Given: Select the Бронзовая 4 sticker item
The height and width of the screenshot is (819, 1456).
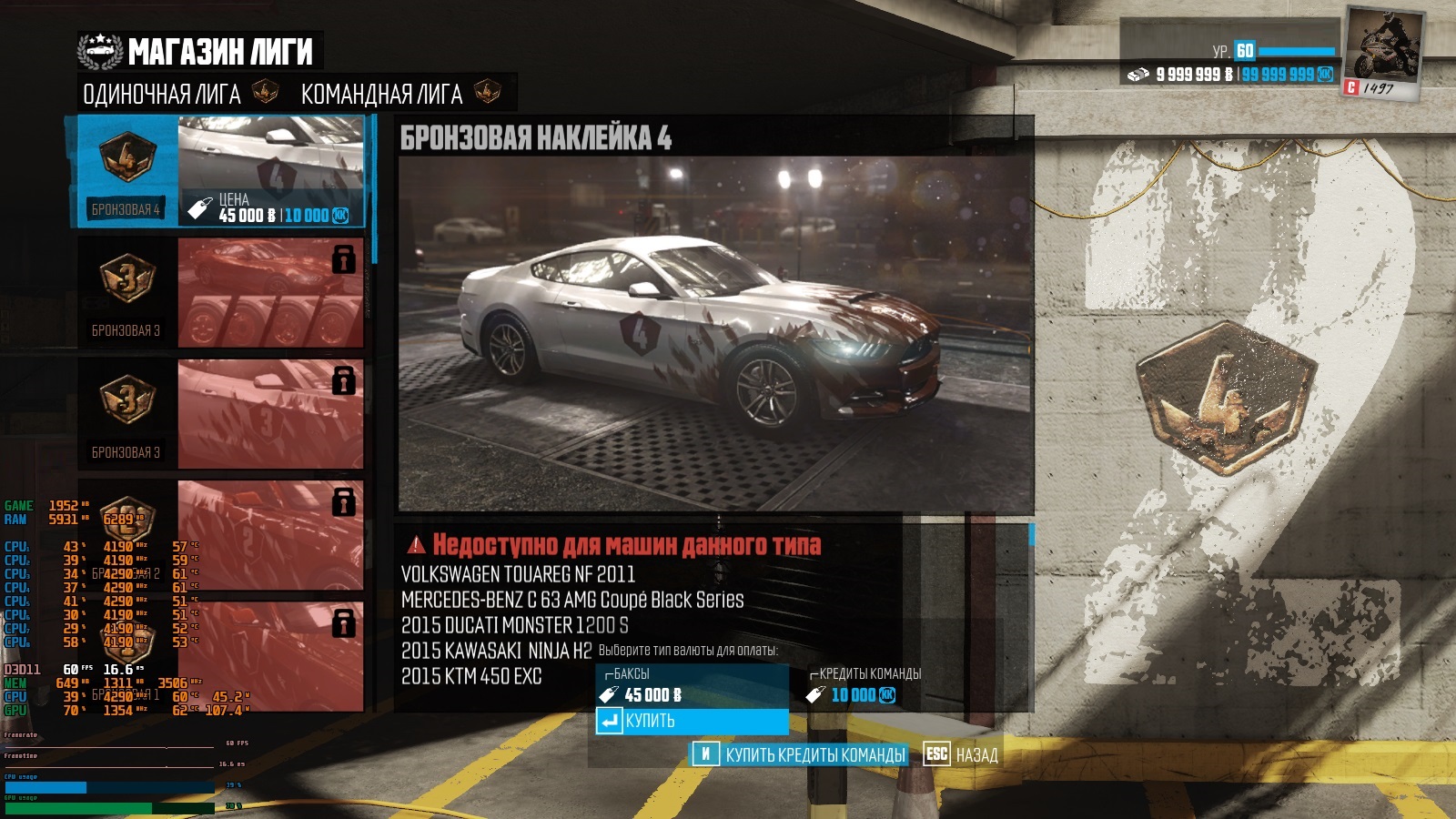Looking at the screenshot, I should (x=220, y=171).
